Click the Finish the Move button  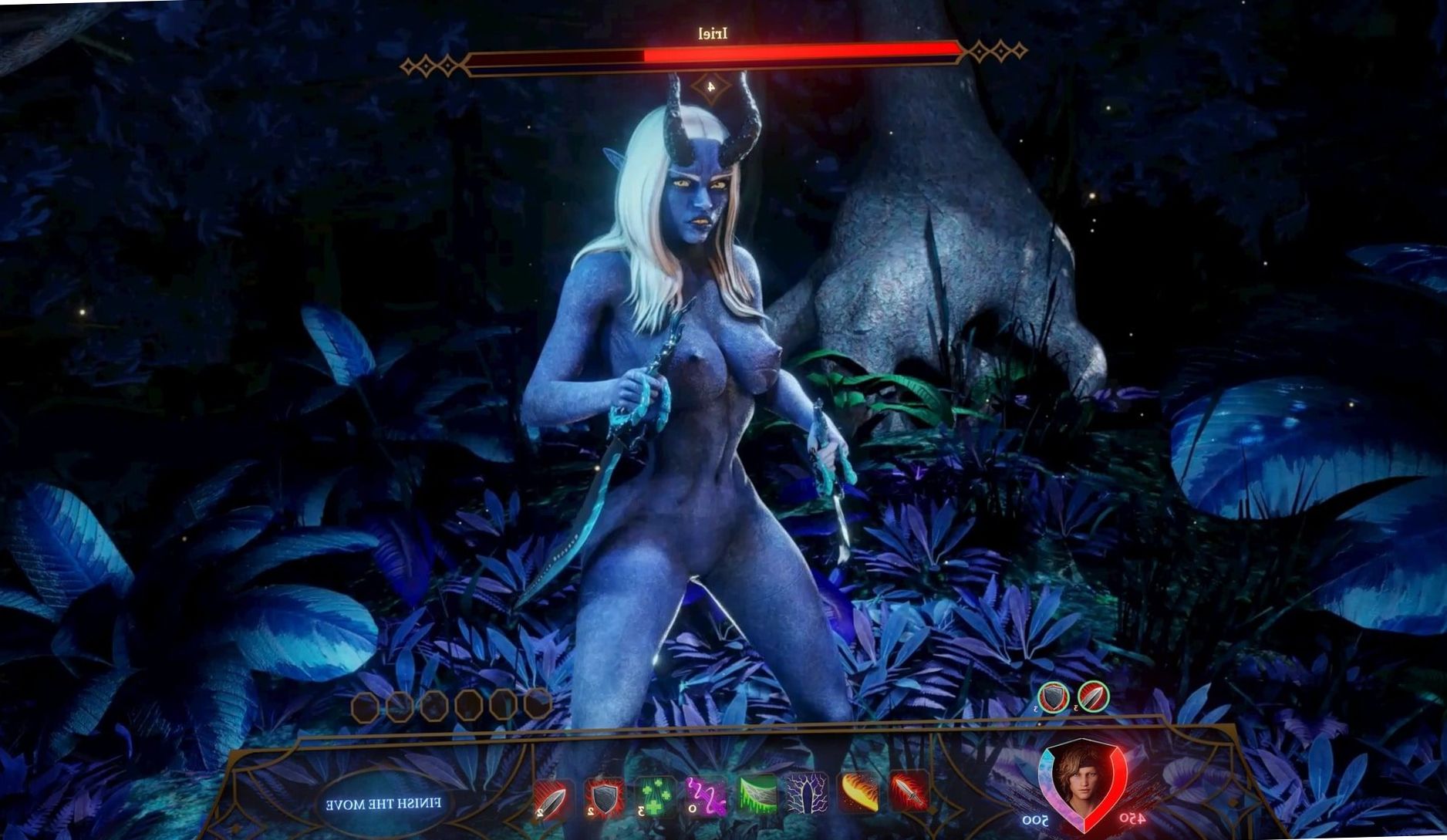coord(383,803)
